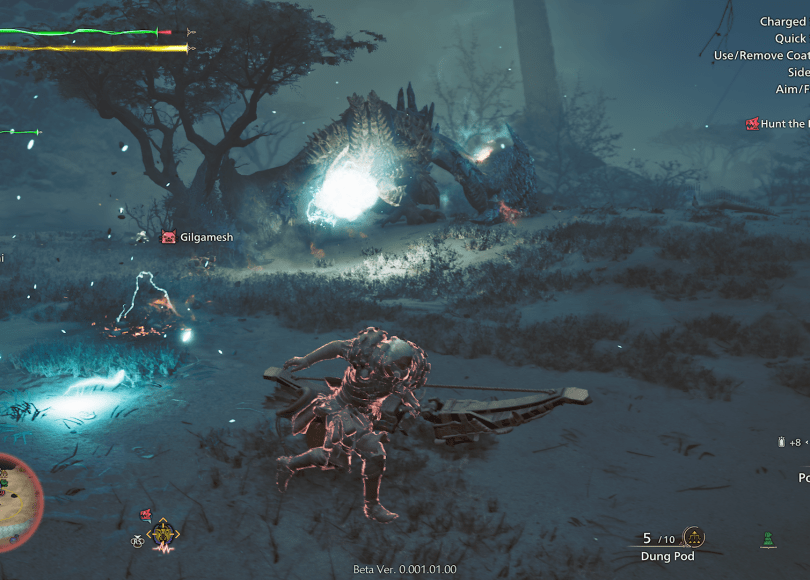Select the golden monster target icon
This screenshot has height=580, width=810.
click(163, 535)
